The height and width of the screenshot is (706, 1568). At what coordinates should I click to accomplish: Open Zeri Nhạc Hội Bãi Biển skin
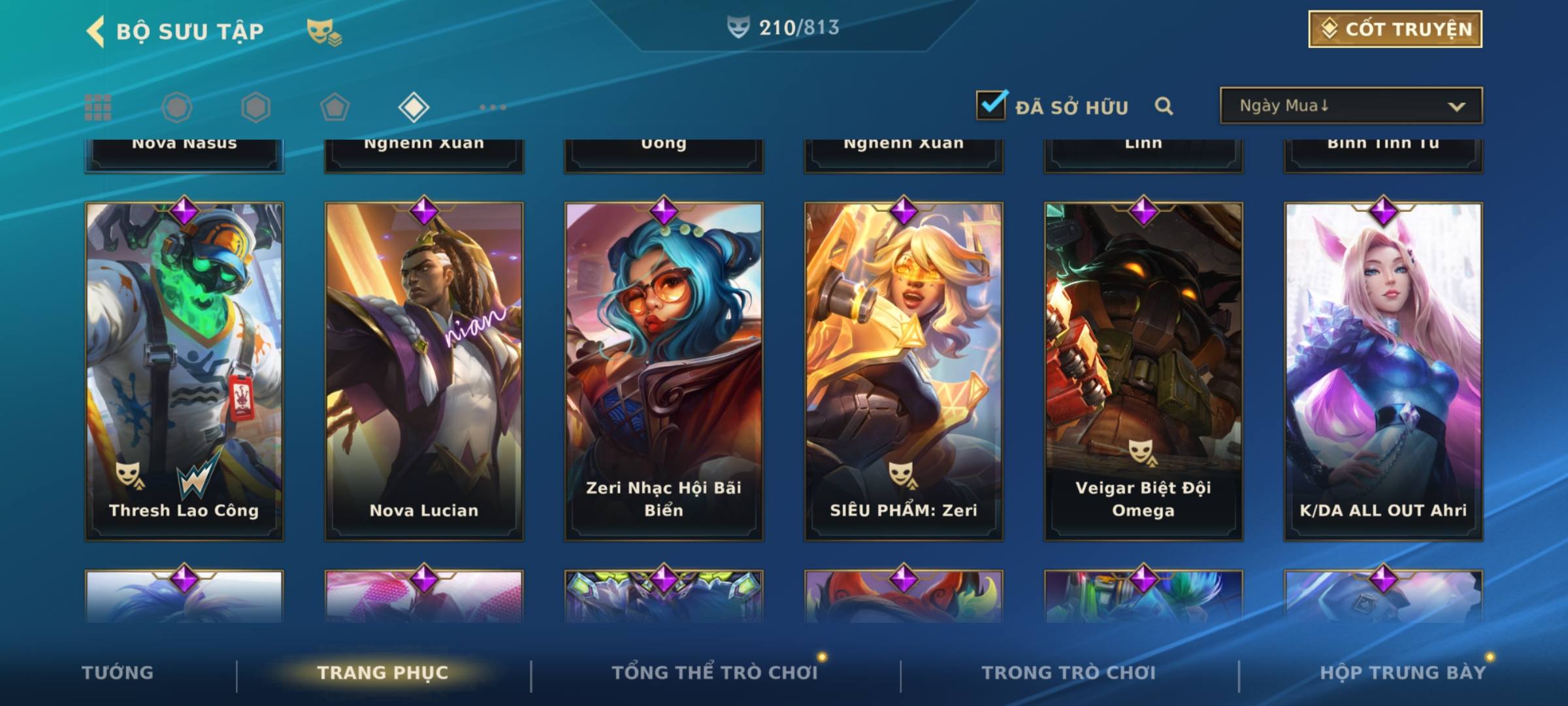tap(664, 371)
